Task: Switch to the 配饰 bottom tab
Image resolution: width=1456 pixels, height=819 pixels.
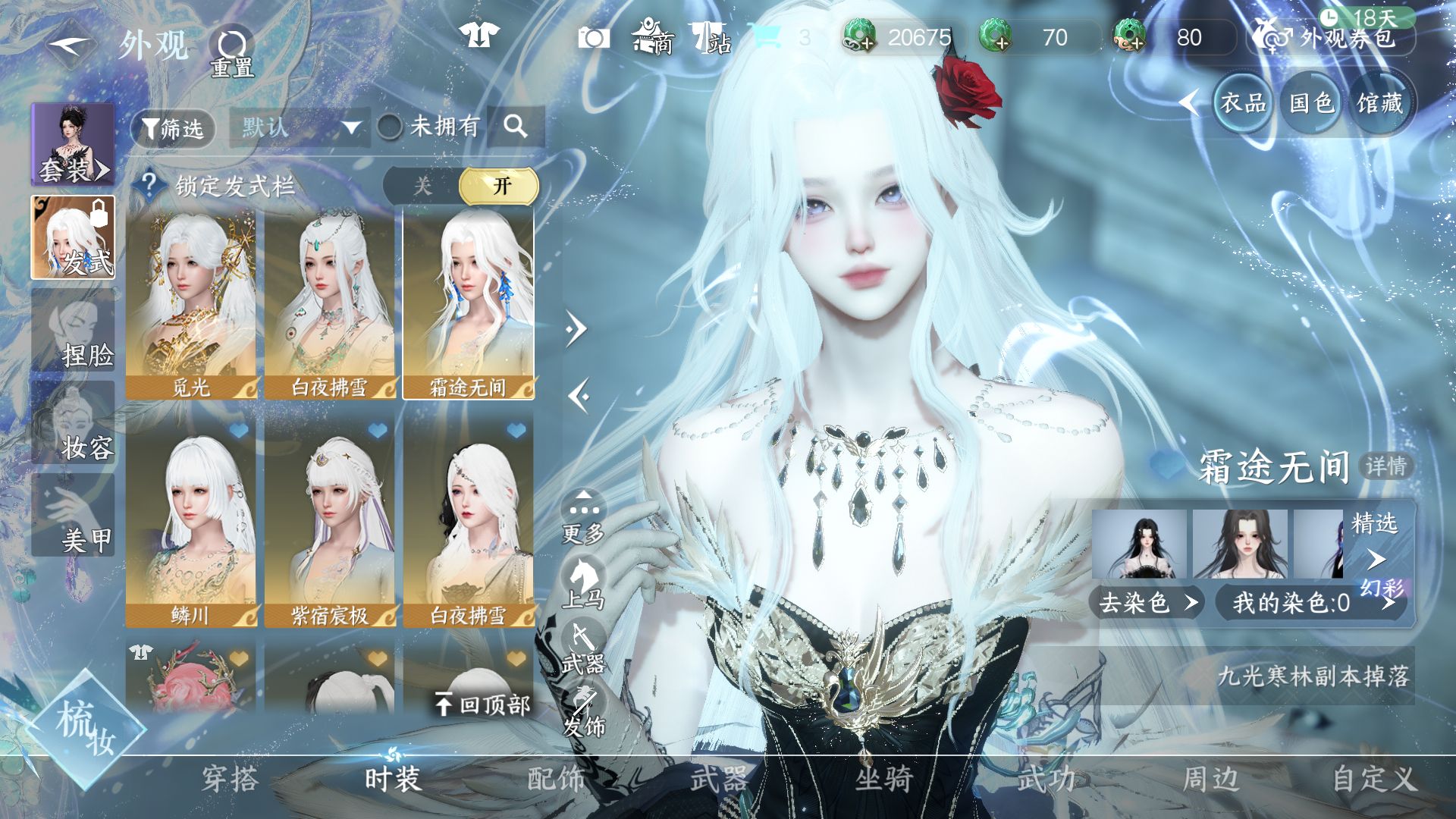Action: (x=556, y=780)
